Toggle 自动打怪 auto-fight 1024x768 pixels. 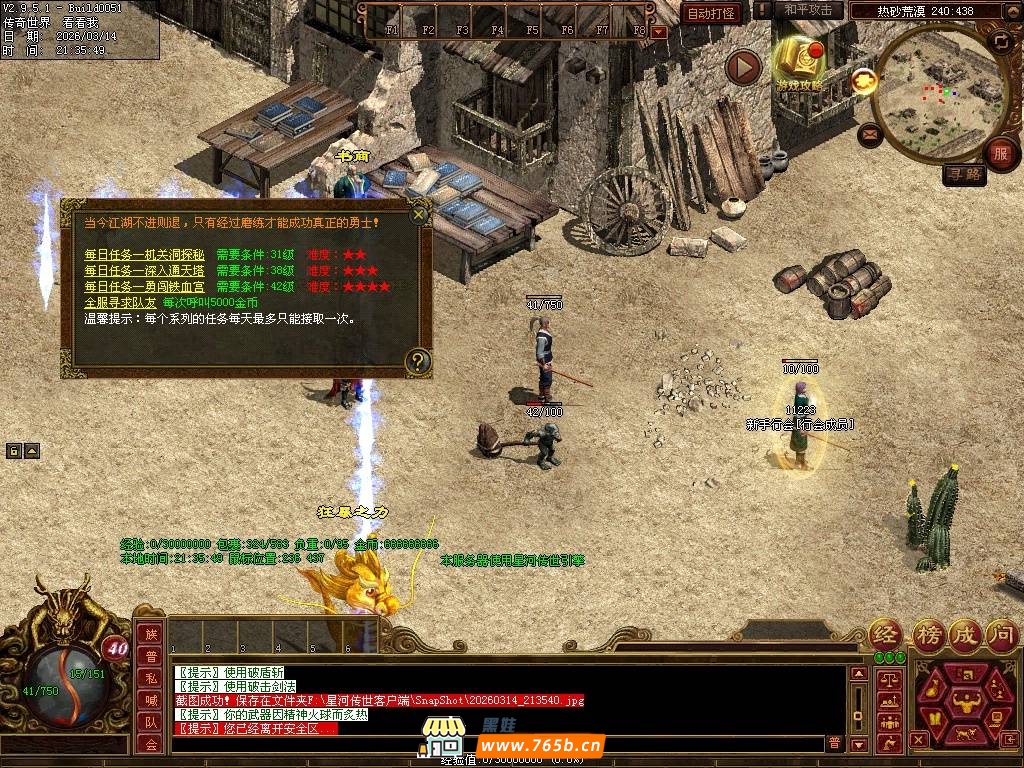711,13
